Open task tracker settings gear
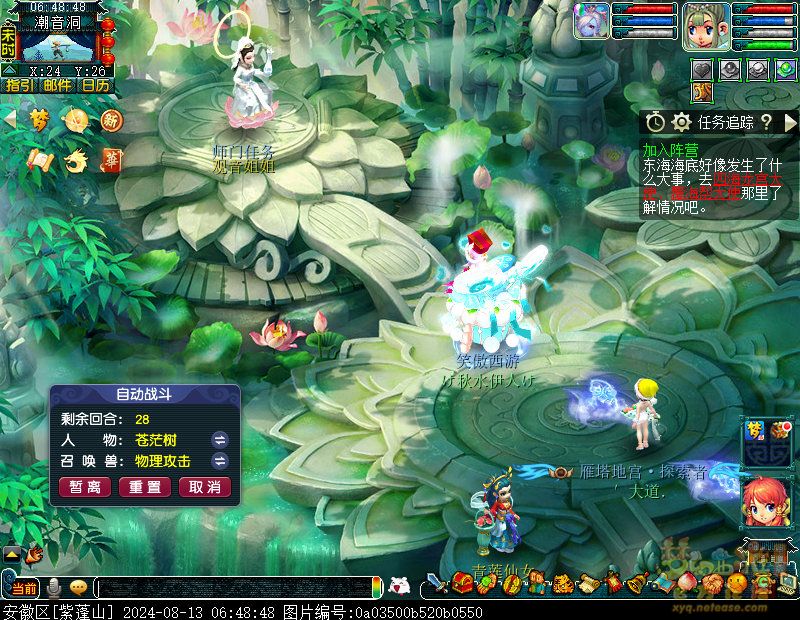The height and width of the screenshot is (620, 800). pos(682,122)
